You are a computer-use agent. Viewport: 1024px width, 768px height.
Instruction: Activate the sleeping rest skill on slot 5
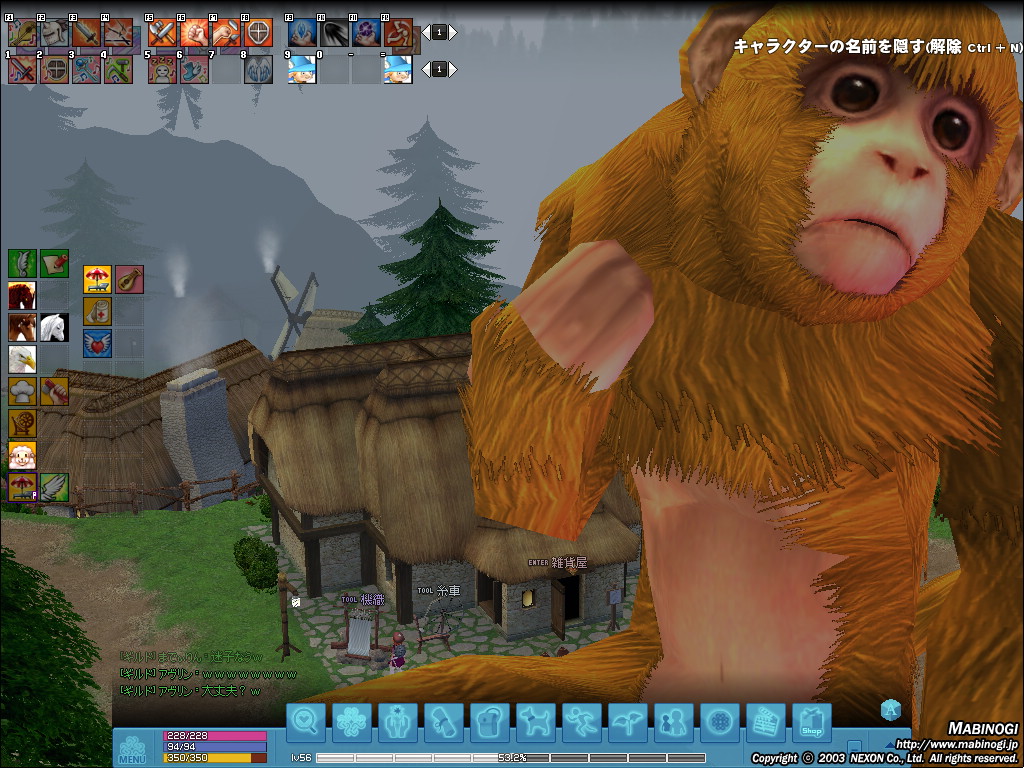[x=162, y=69]
